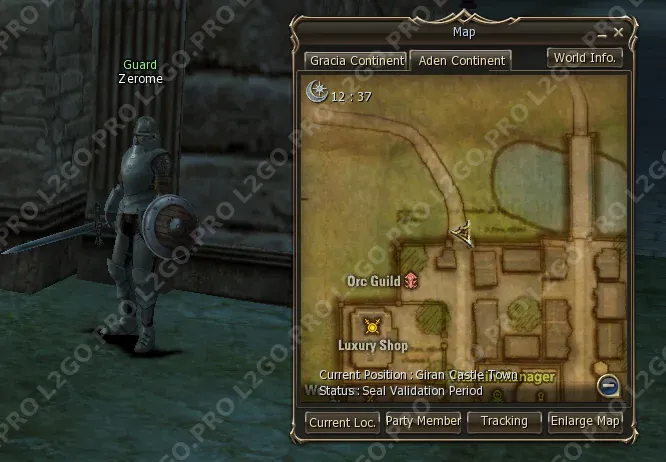
Task: Click the Luxury Shop marker on map
Action: pyautogui.click(x=373, y=325)
